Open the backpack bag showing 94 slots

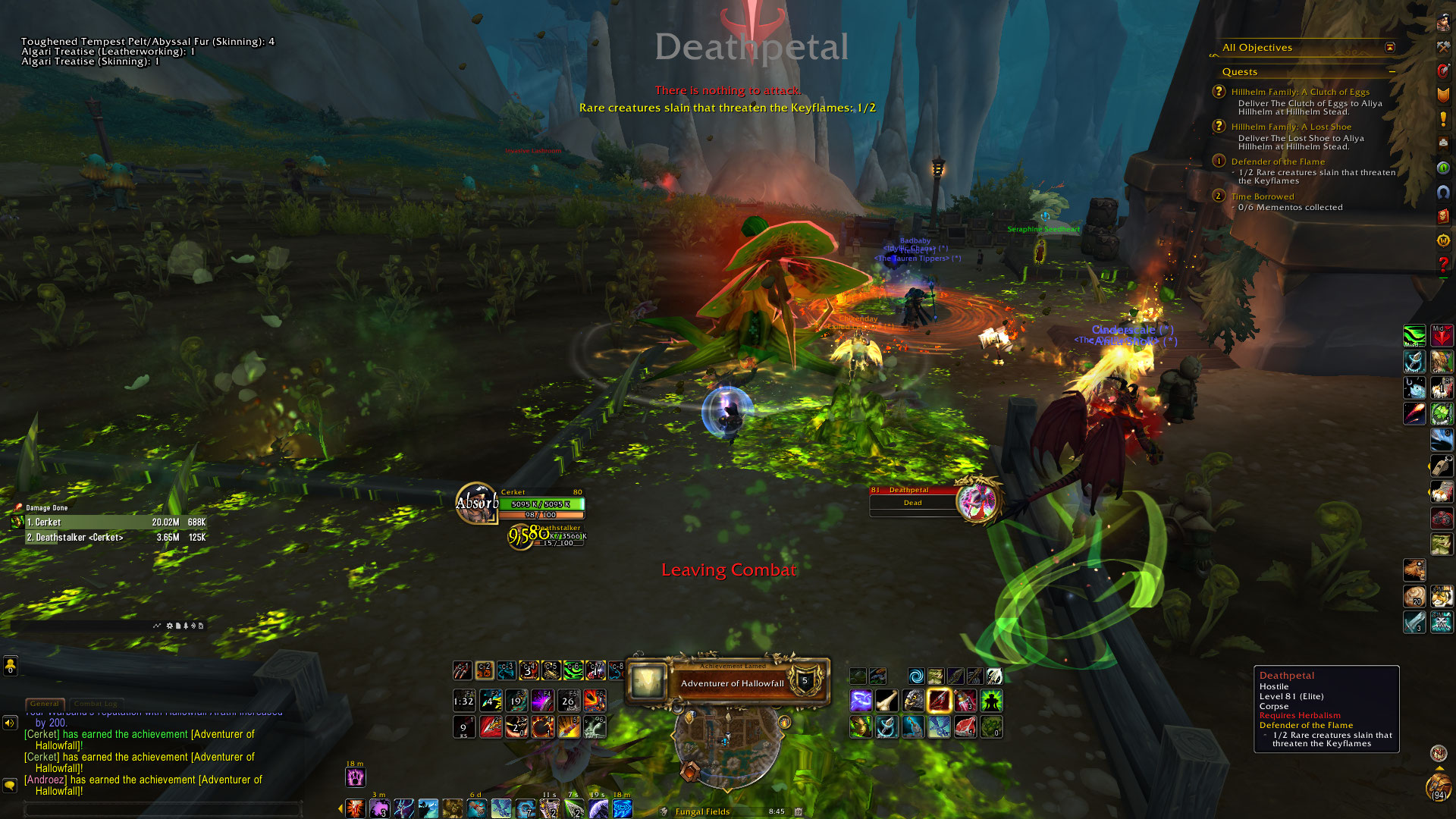pyautogui.click(x=1438, y=788)
